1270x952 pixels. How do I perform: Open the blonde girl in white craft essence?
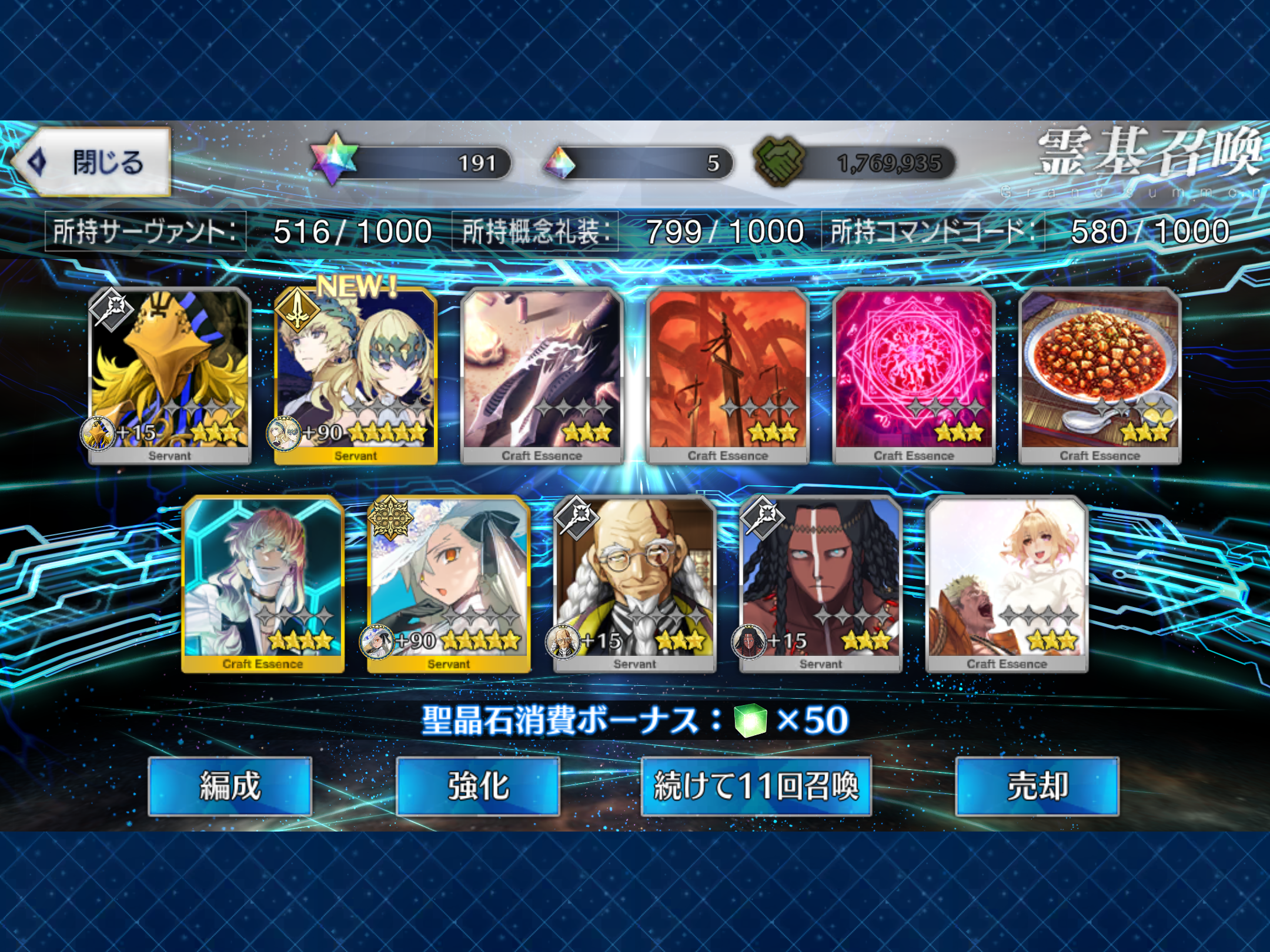(x=1007, y=584)
